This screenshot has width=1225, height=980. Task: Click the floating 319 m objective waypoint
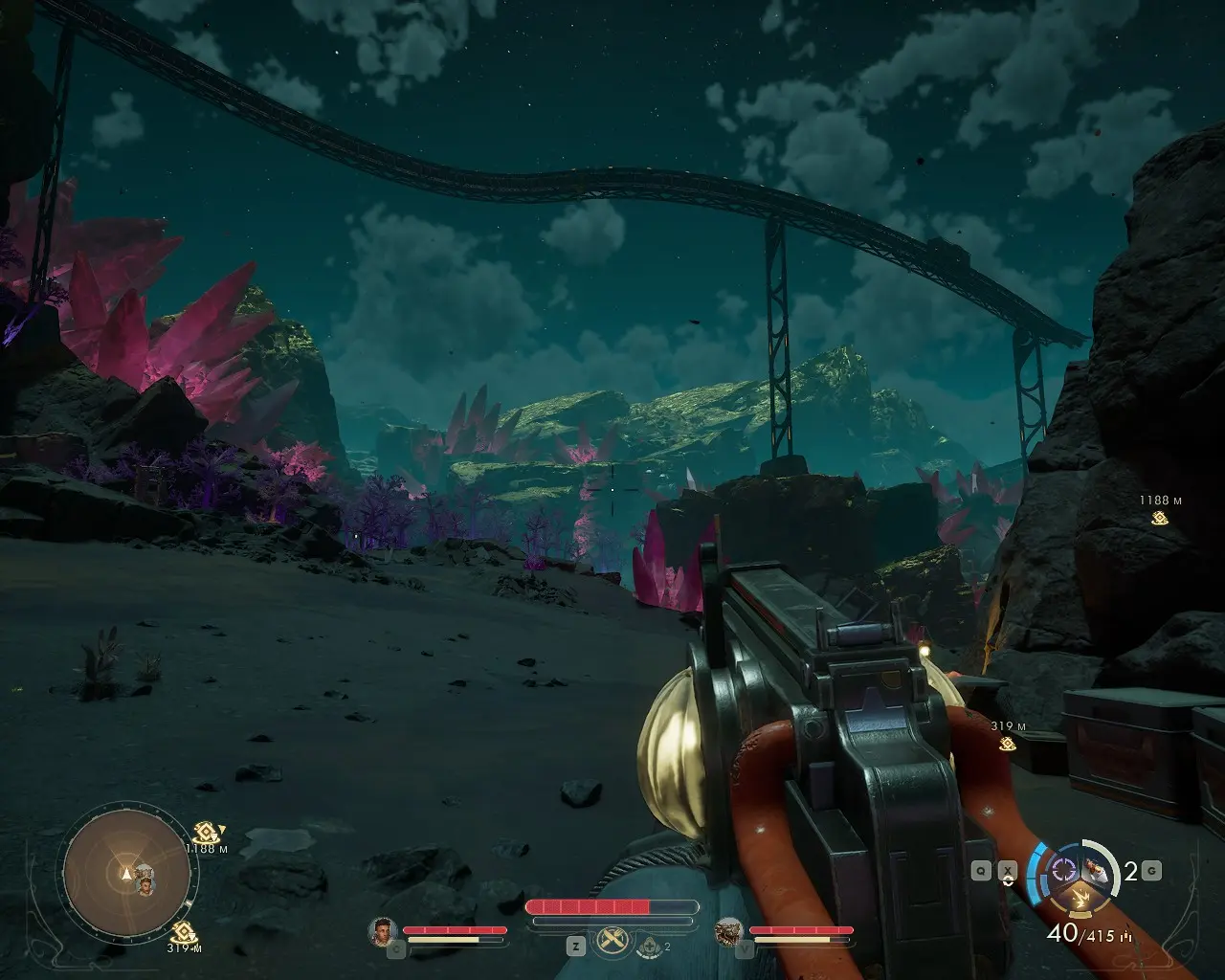[1007, 744]
